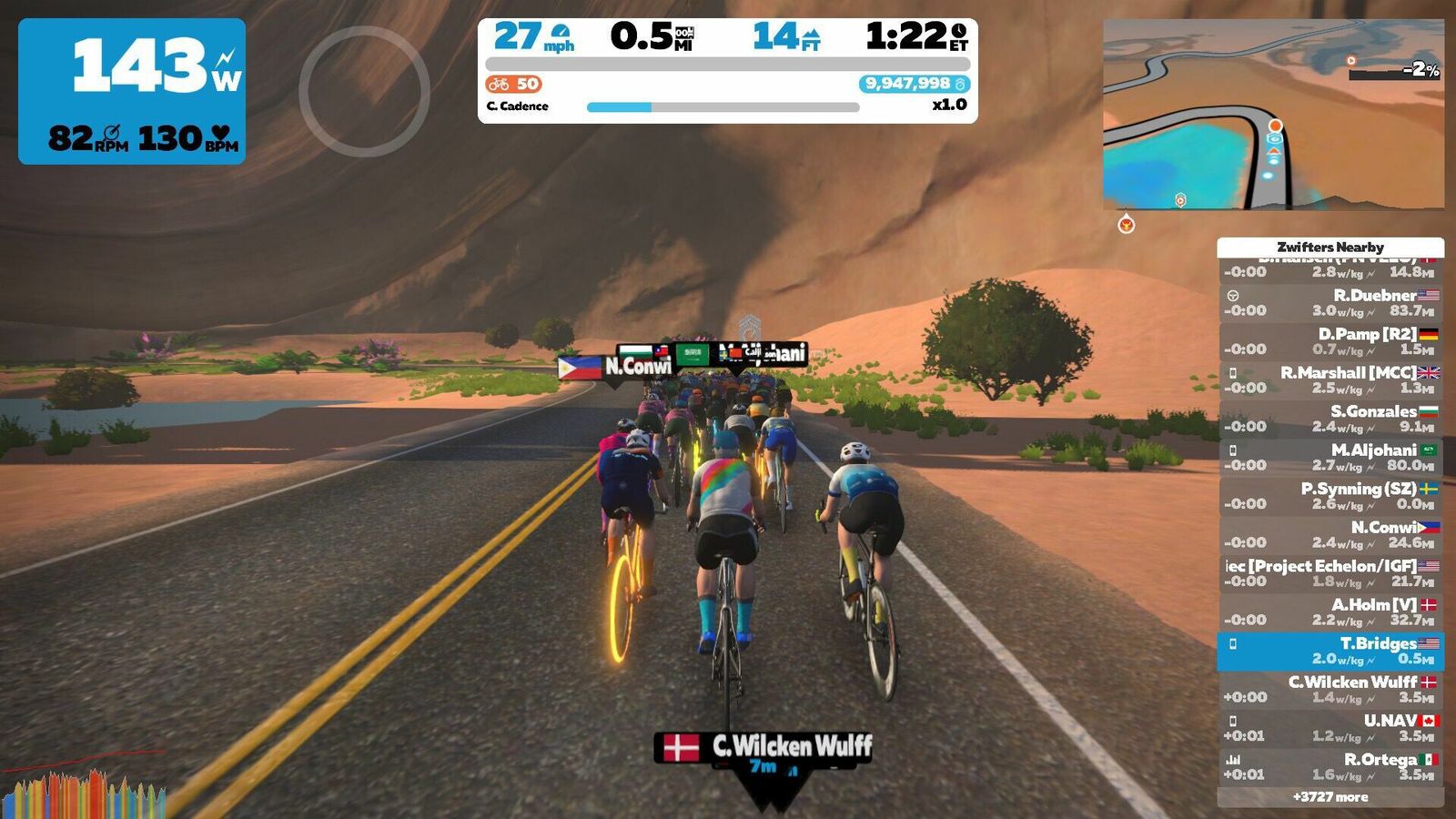Click the empty power-up ring
The width and height of the screenshot is (1456, 819).
pyautogui.click(x=364, y=91)
